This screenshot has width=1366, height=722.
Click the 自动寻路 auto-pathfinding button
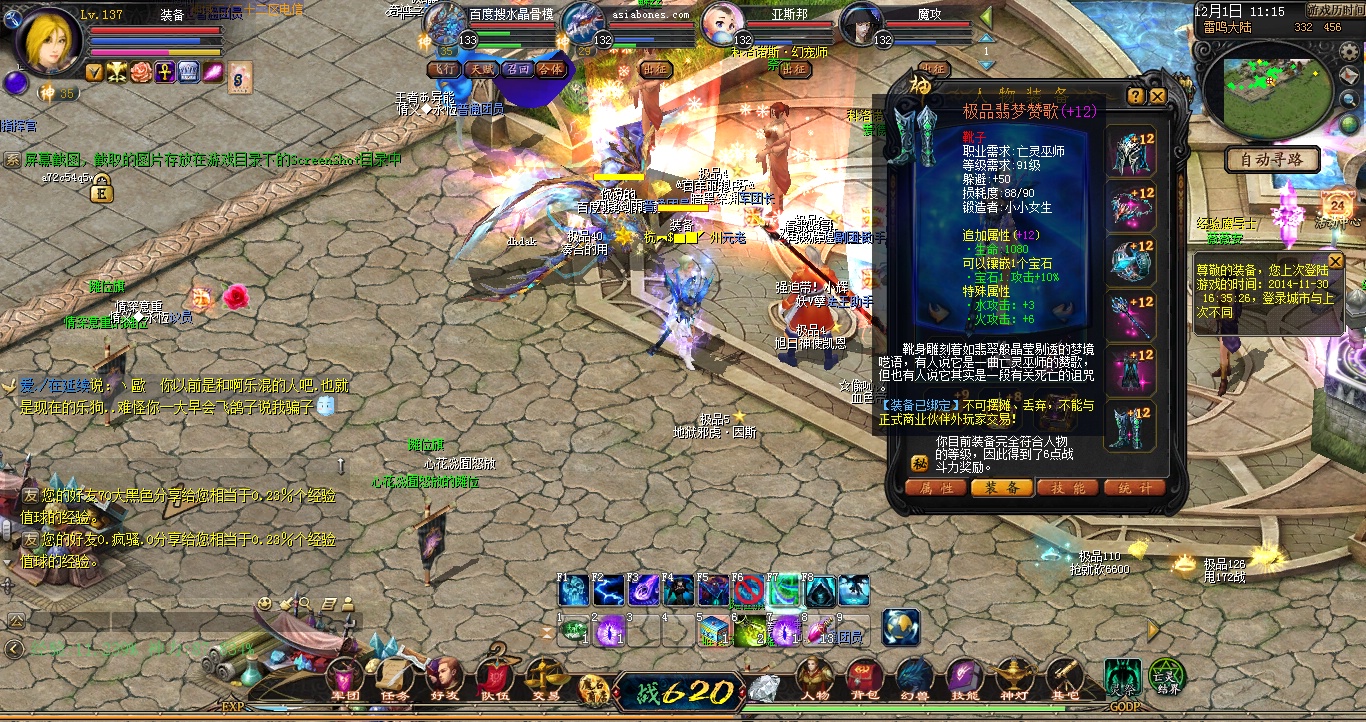tap(1271, 160)
